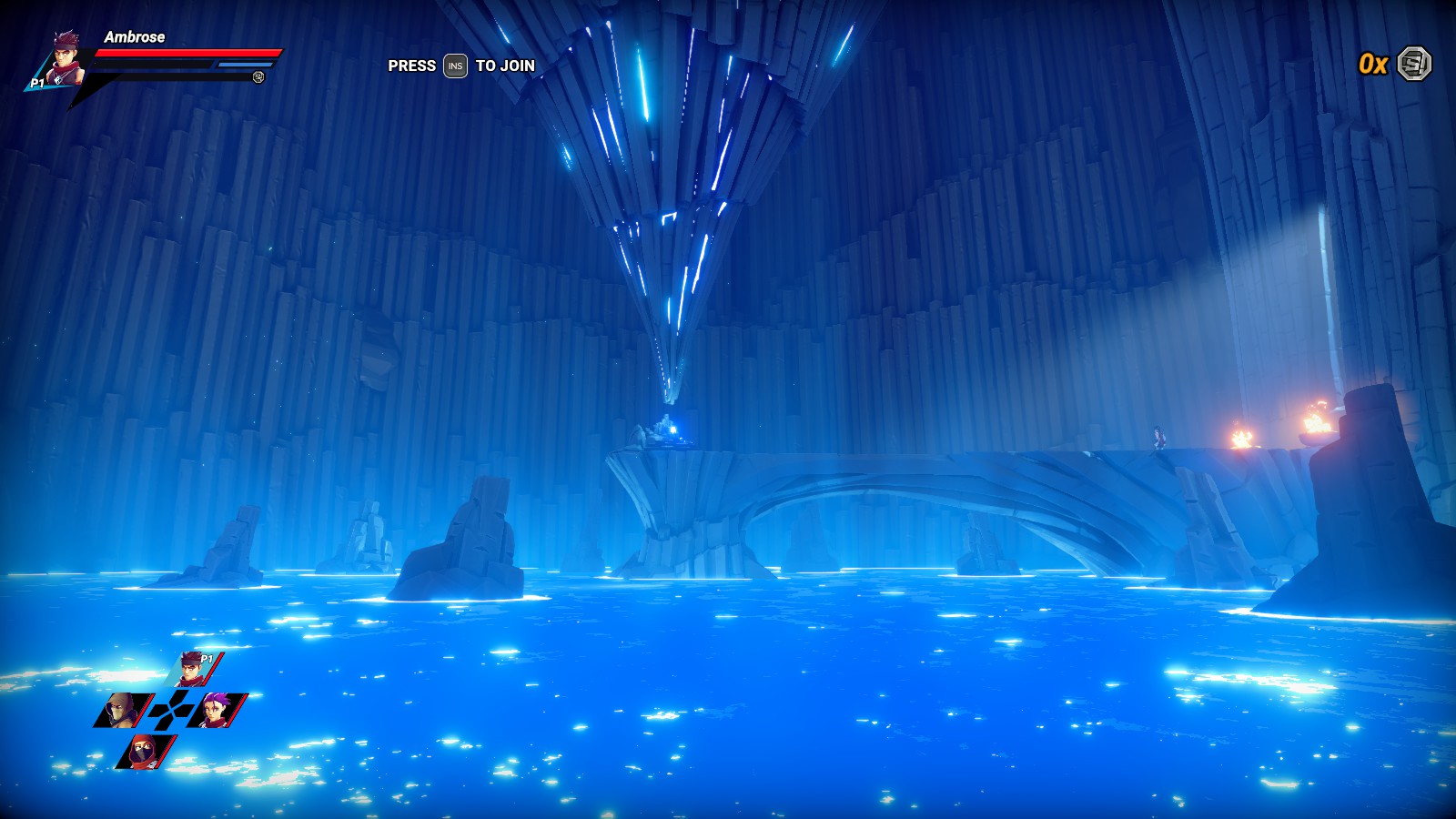Image resolution: width=1456 pixels, height=819 pixels.
Task: Click the P1 tag on the diamond portrait
Action: click(x=207, y=659)
